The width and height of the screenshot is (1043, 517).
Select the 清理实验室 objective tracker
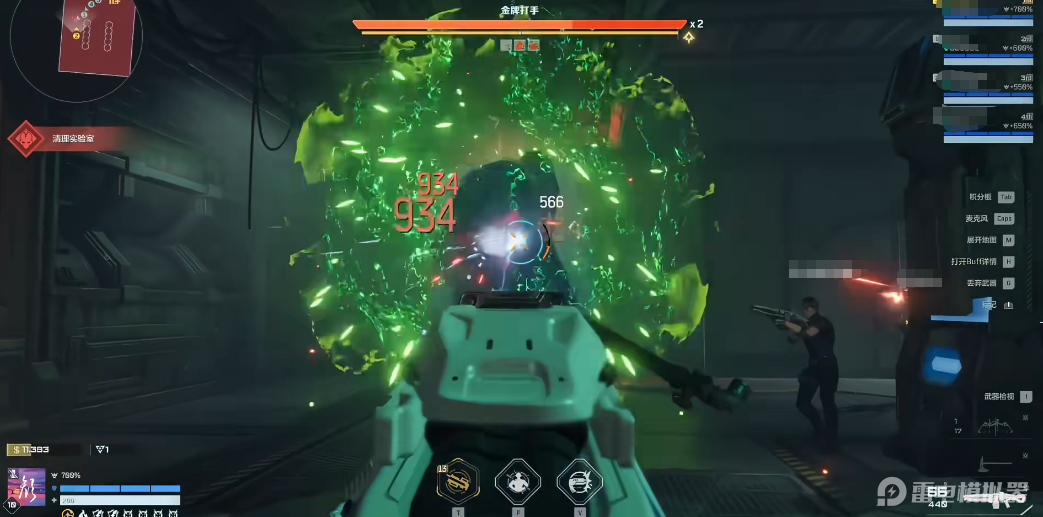pos(68,139)
